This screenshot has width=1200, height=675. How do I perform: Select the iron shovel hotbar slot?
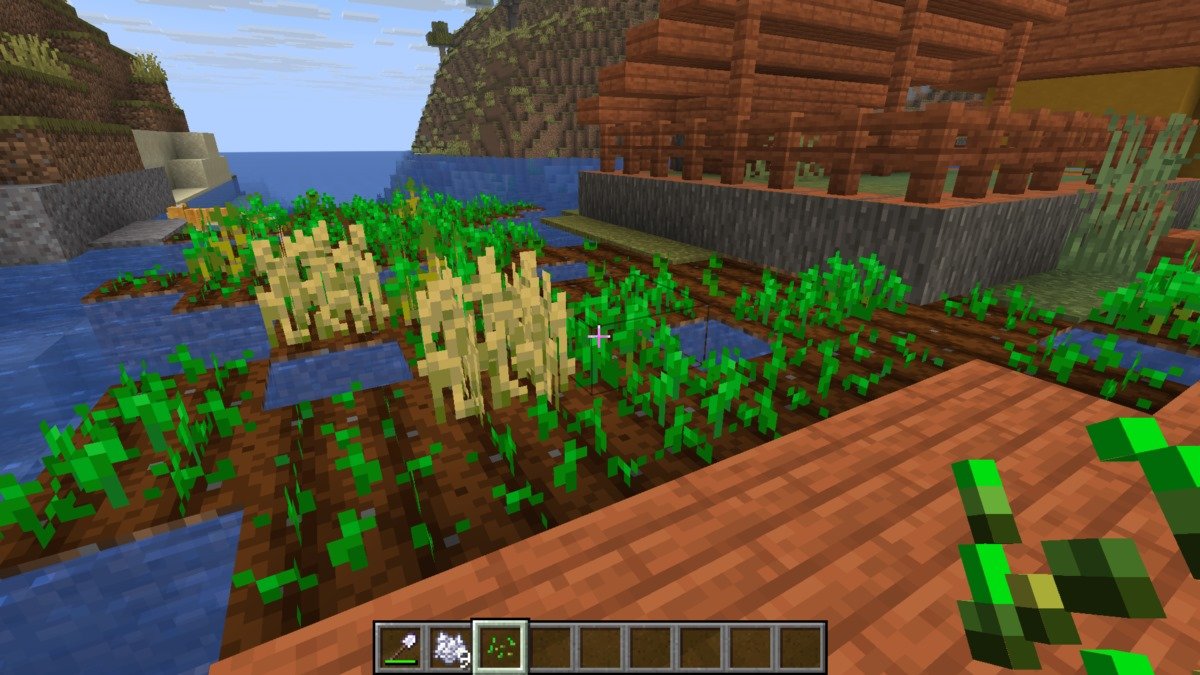tap(400, 647)
